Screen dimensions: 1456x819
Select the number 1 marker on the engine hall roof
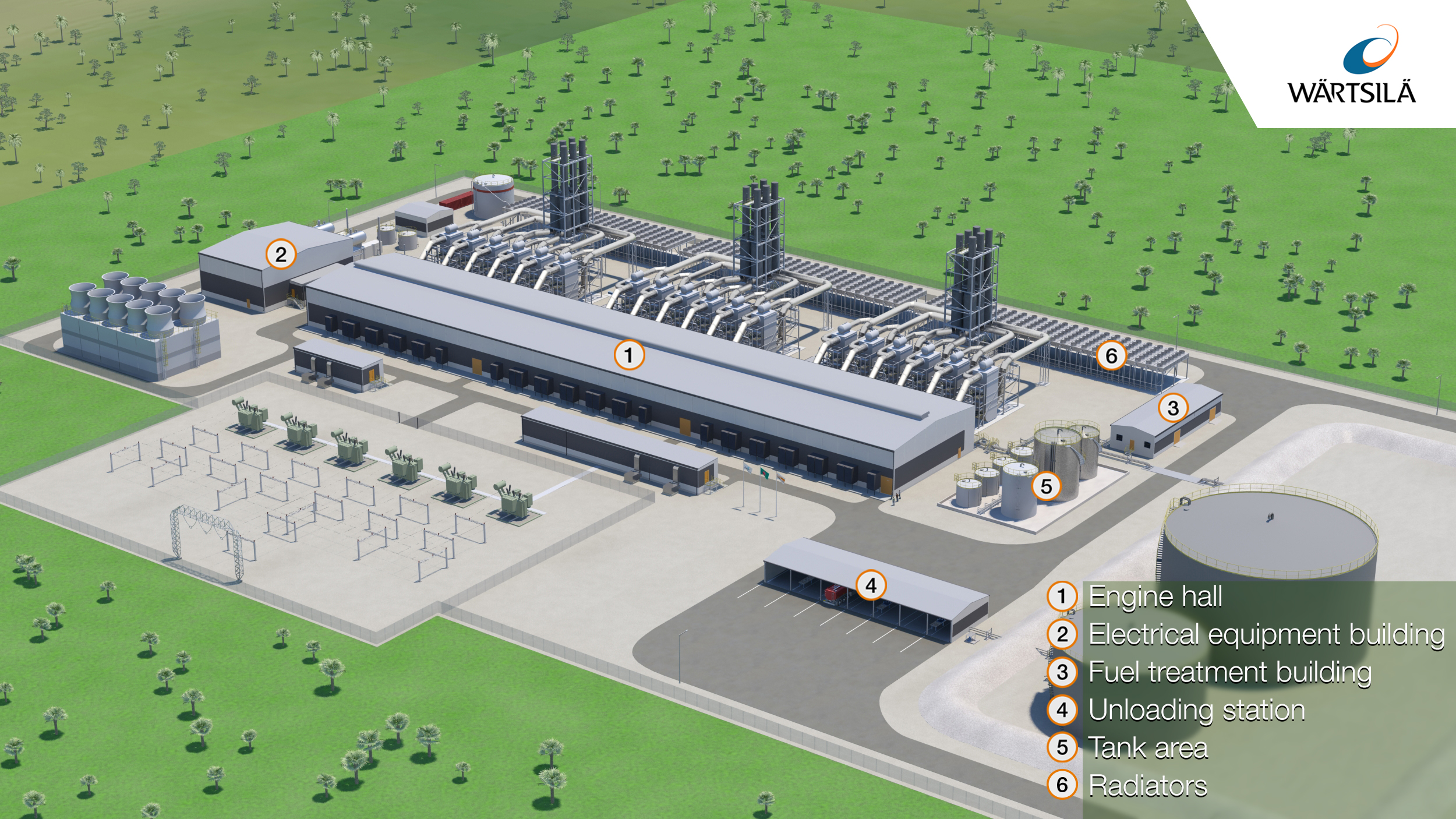coord(629,355)
